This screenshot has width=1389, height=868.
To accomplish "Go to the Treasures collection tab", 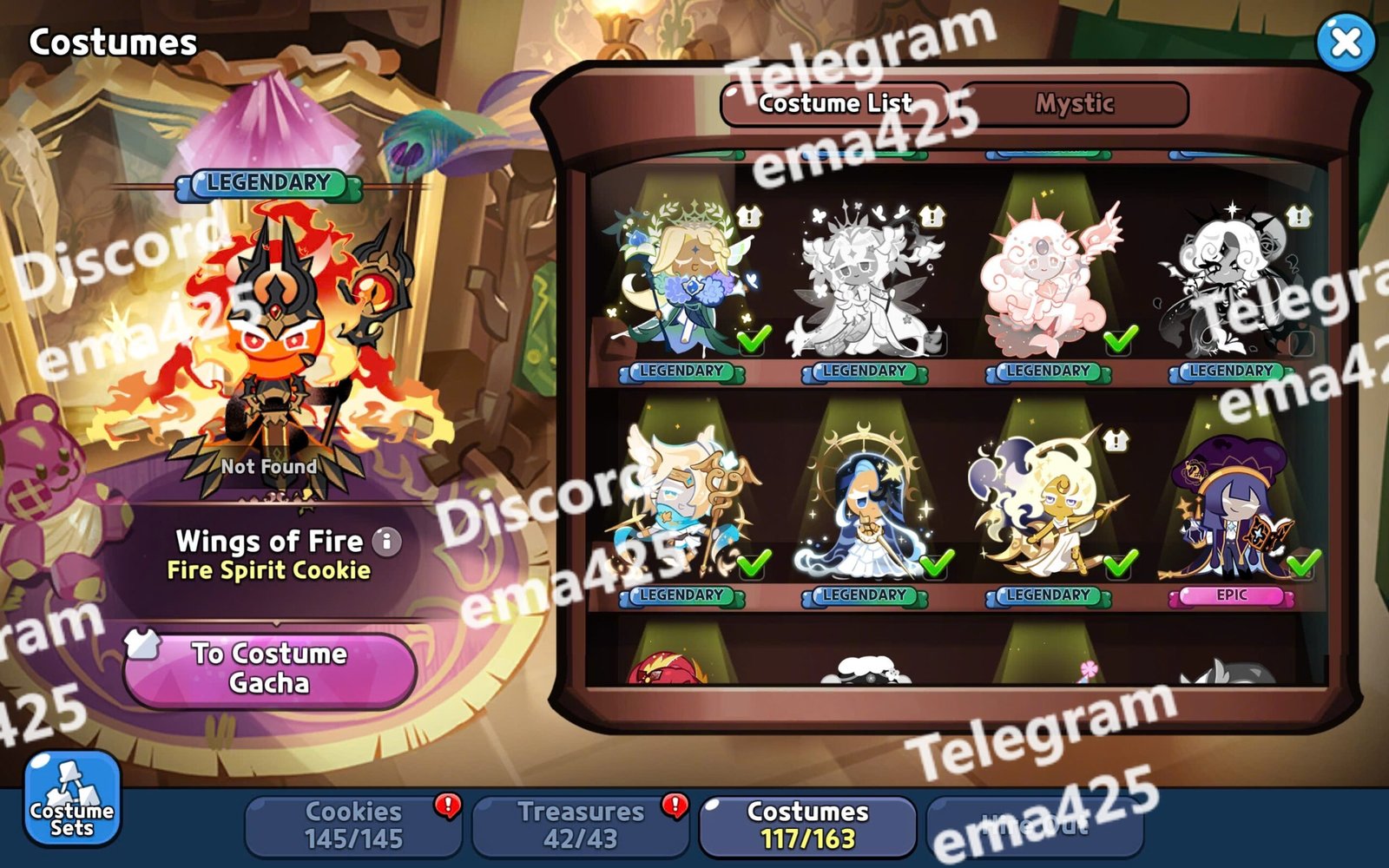I will click(x=580, y=825).
